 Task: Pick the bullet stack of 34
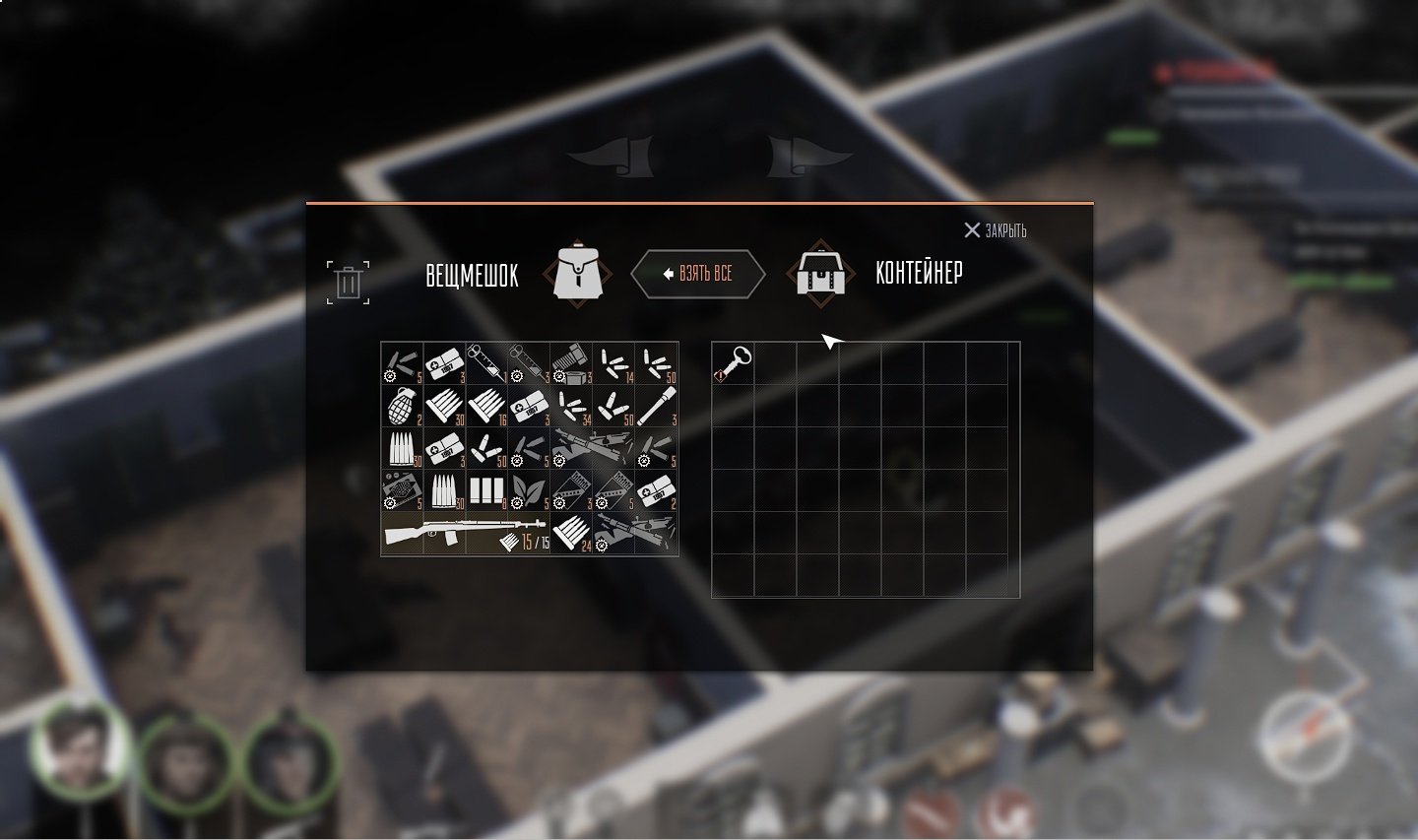click(x=571, y=406)
